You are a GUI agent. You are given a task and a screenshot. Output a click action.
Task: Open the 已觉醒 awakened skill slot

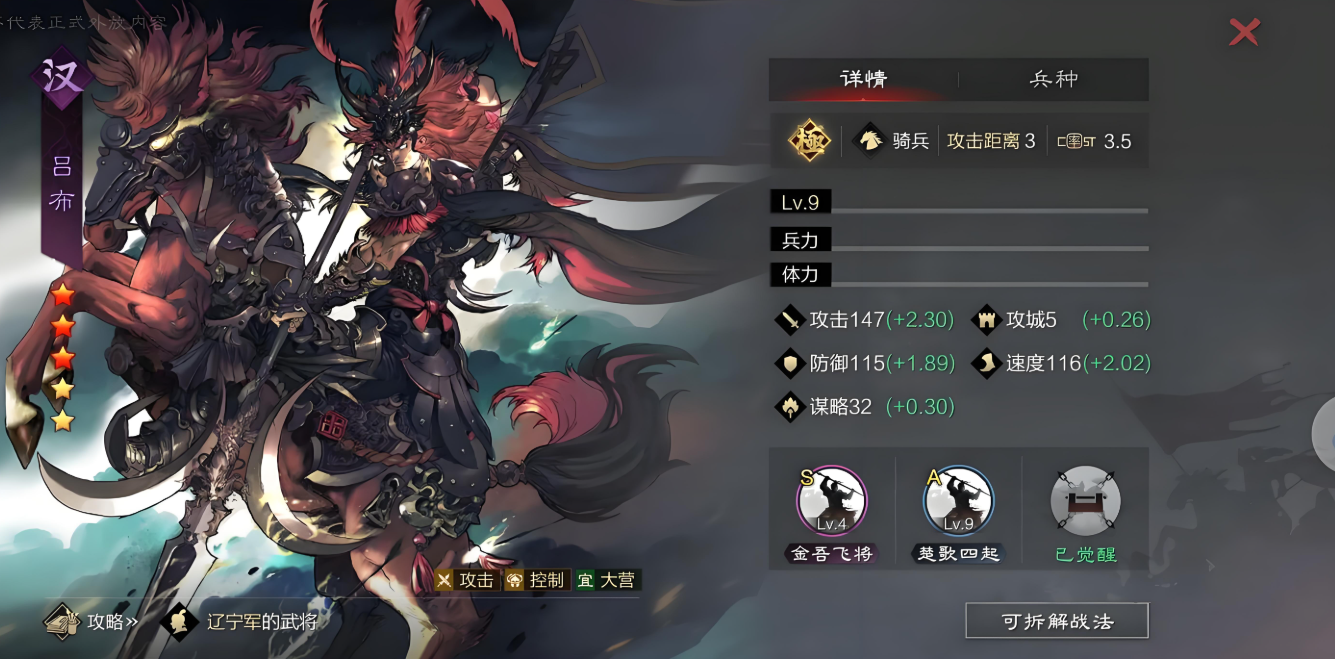pos(1085,502)
